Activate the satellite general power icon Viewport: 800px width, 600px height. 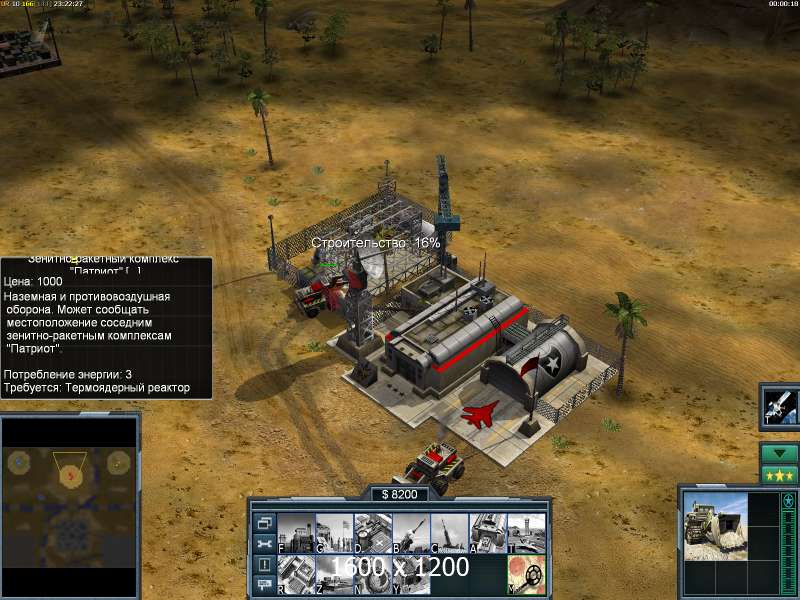tap(779, 405)
